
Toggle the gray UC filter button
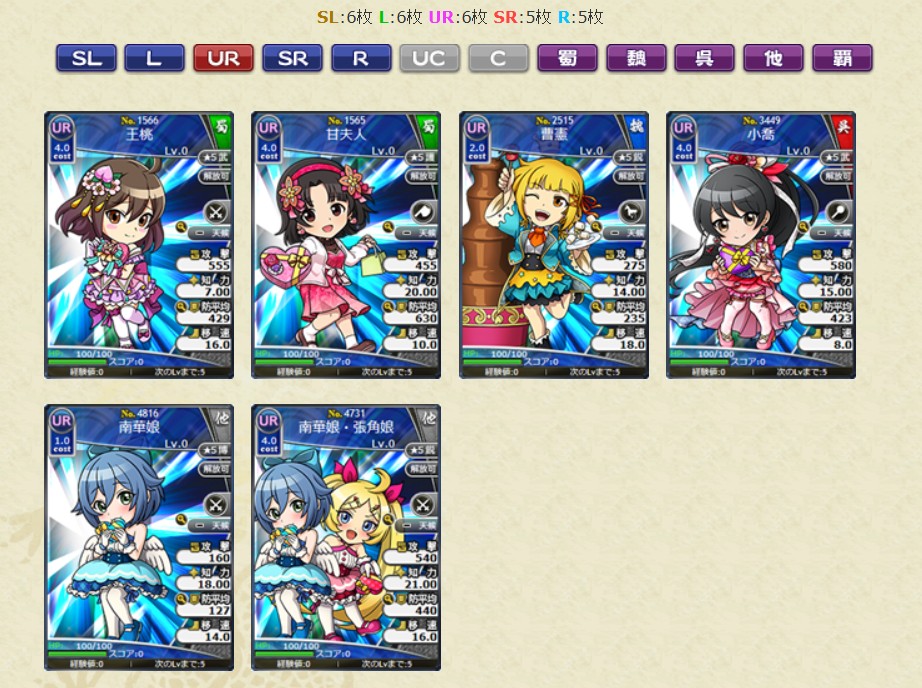click(429, 58)
